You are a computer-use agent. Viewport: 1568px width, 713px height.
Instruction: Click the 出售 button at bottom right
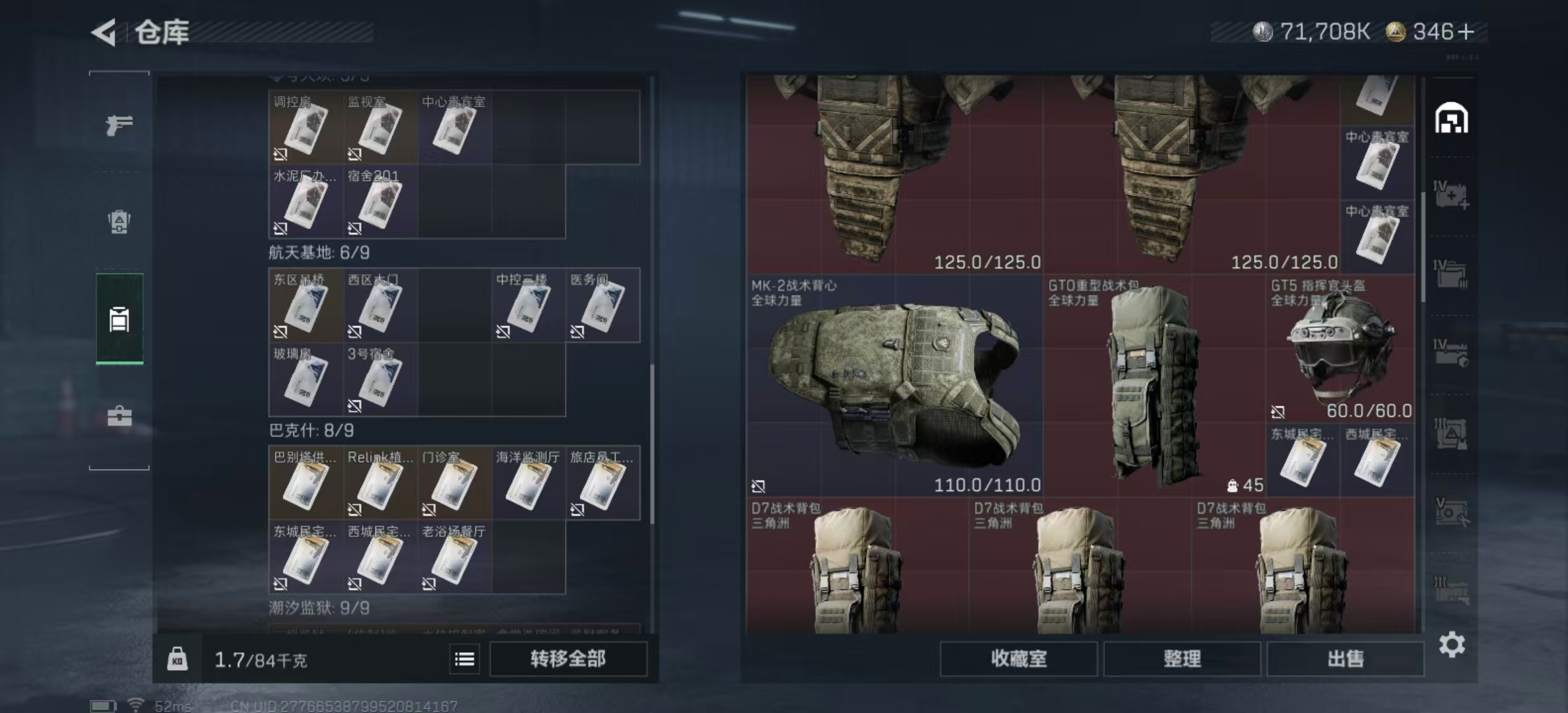1346,660
